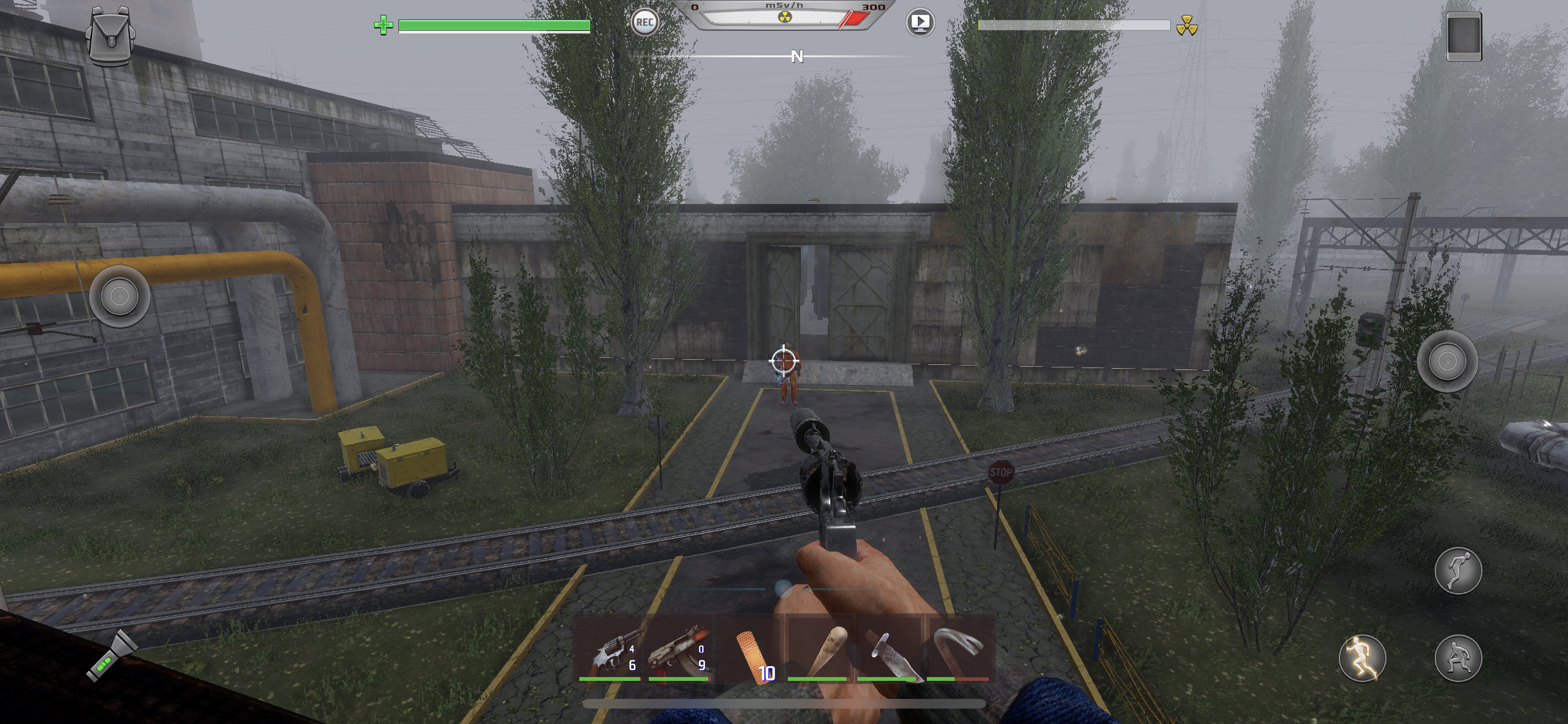Choose the knife slot

click(x=888, y=651)
